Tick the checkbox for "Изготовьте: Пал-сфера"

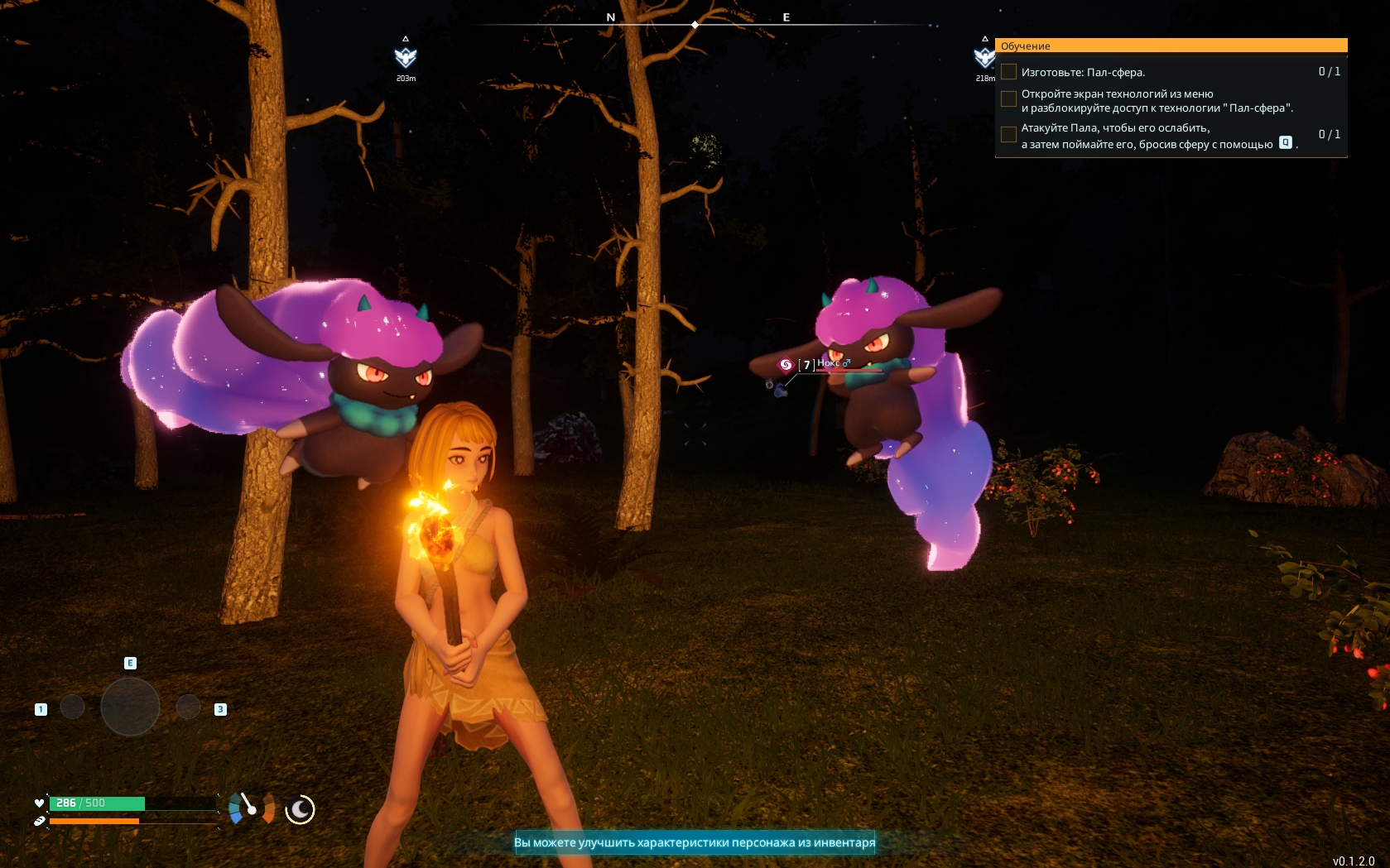[x=1008, y=72]
